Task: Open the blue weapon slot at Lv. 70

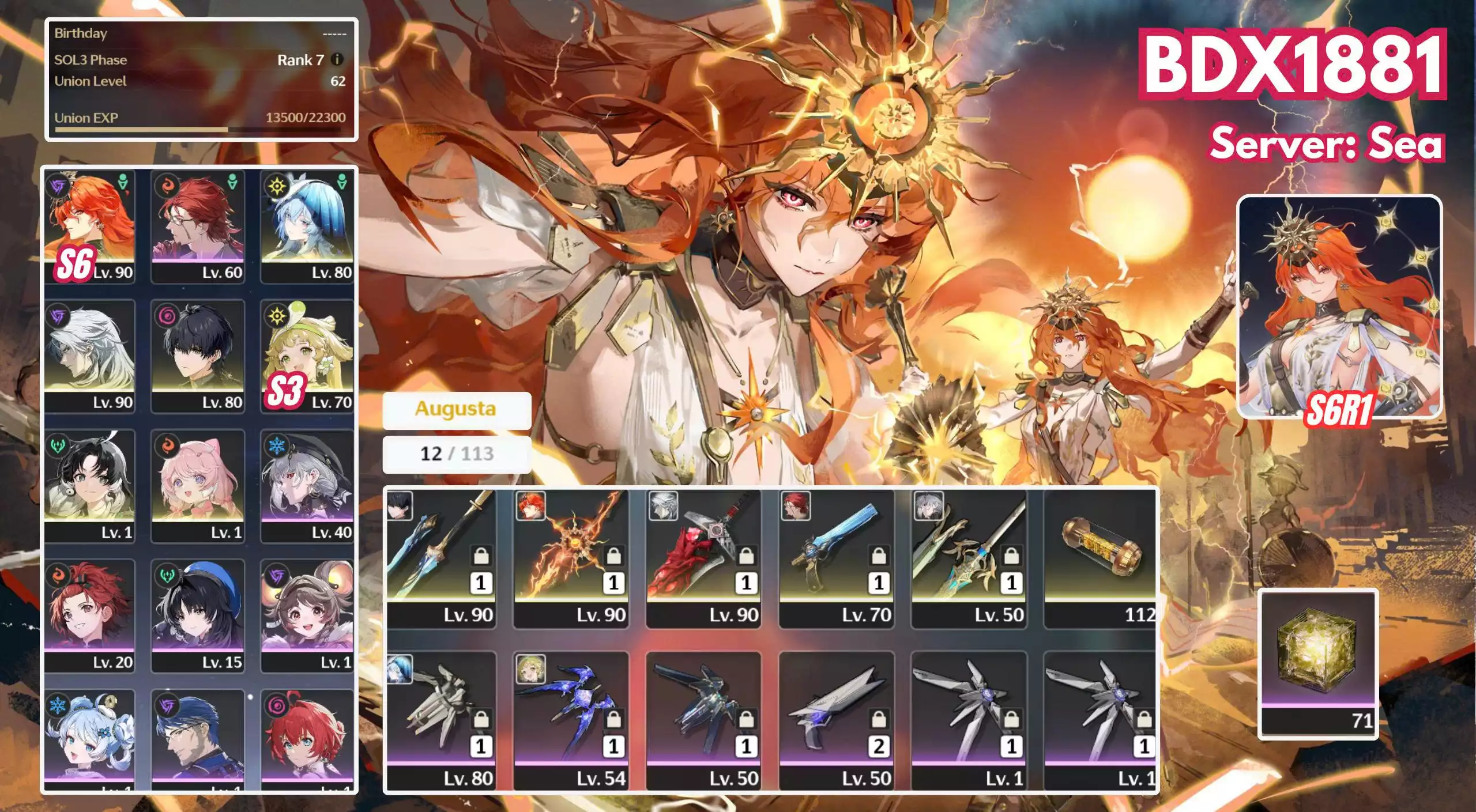Action: pos(836,558)
